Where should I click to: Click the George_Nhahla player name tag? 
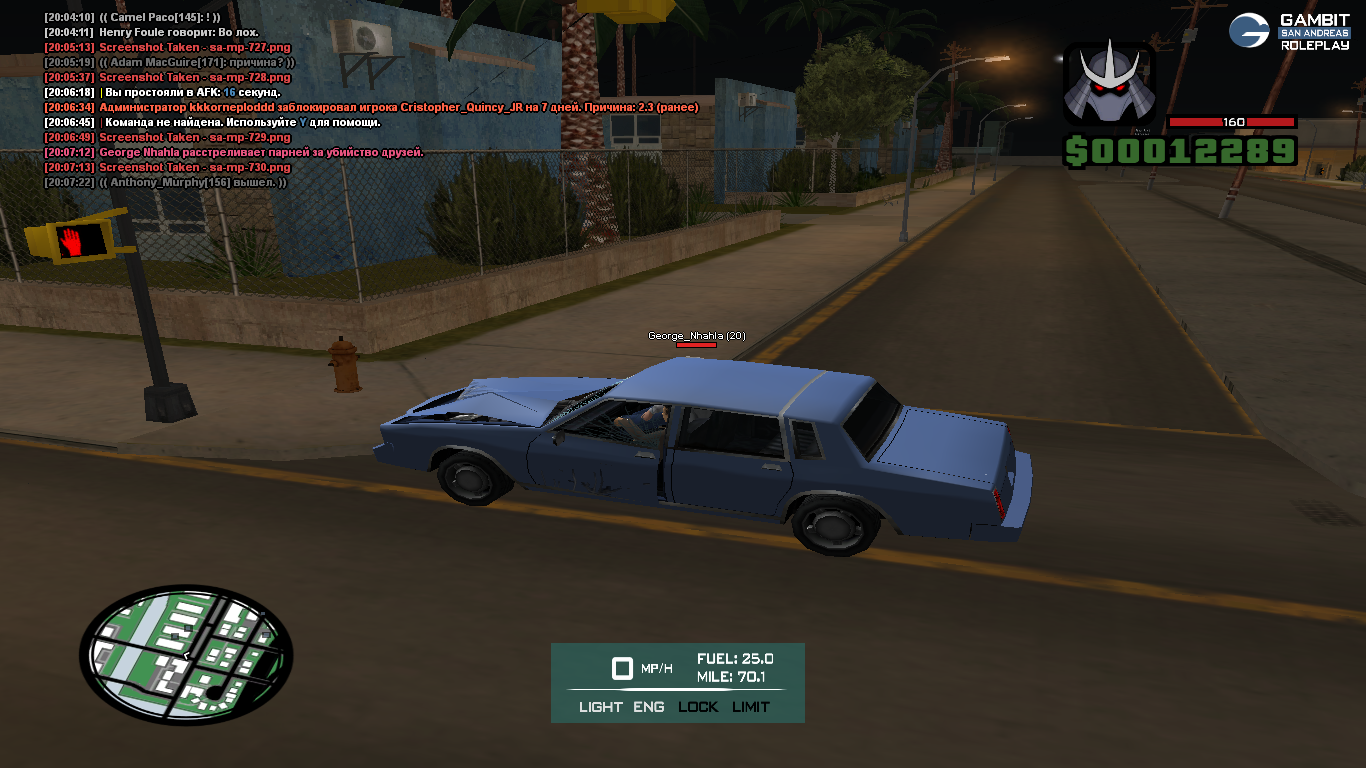point(696,336)
